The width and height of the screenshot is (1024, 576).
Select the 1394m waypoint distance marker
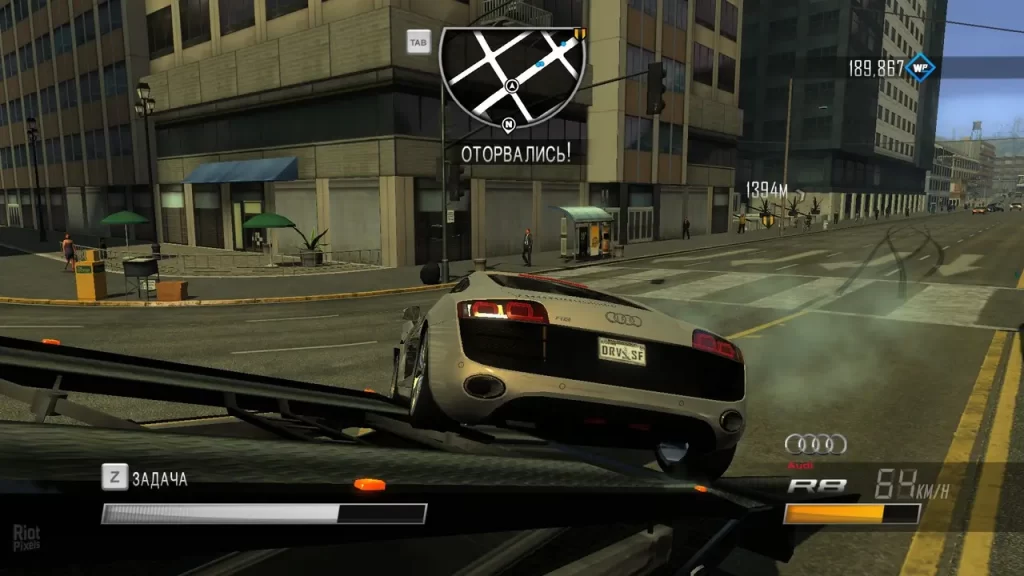[768, 190]
